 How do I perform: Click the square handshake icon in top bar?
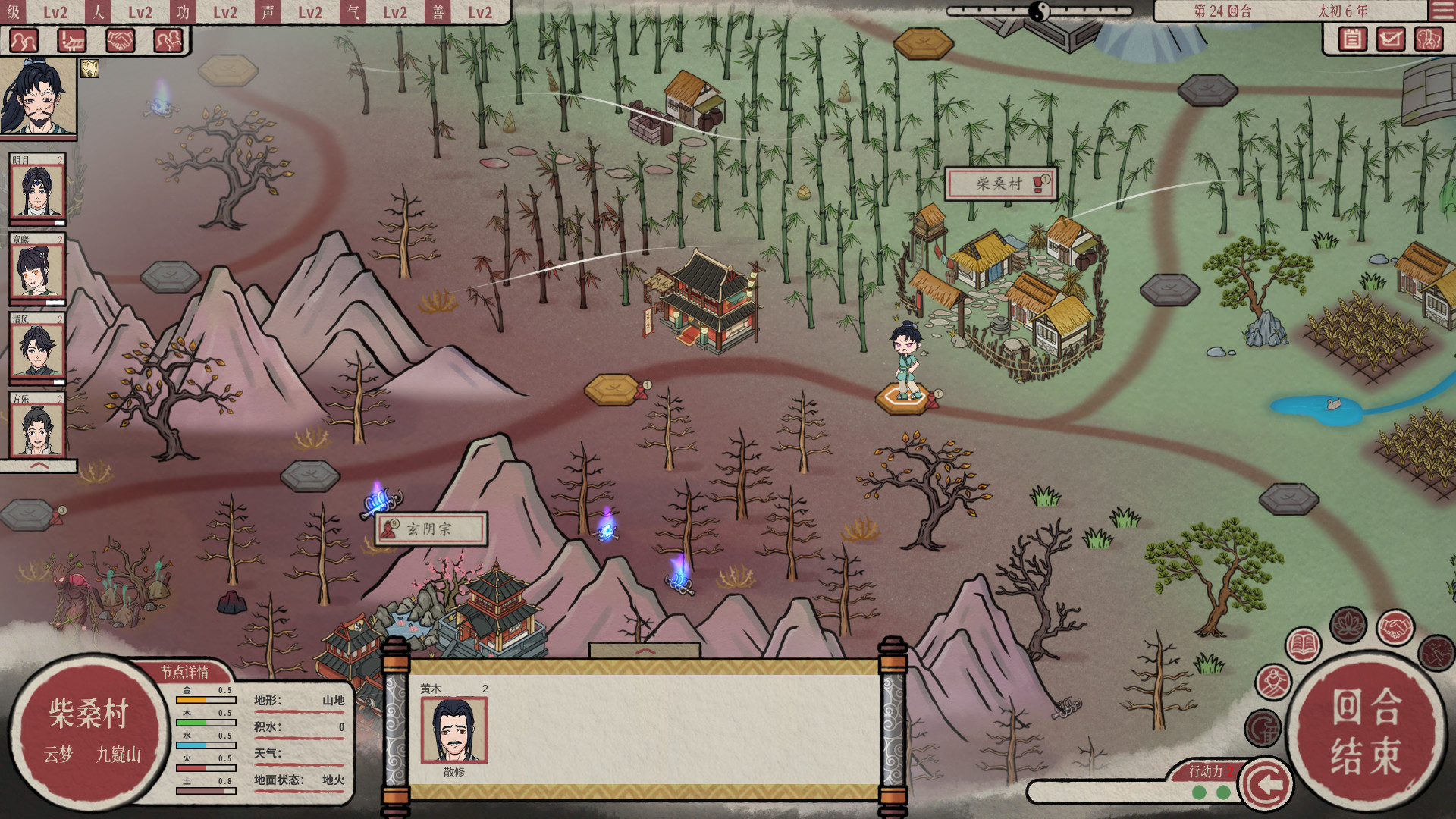(120, 40)
